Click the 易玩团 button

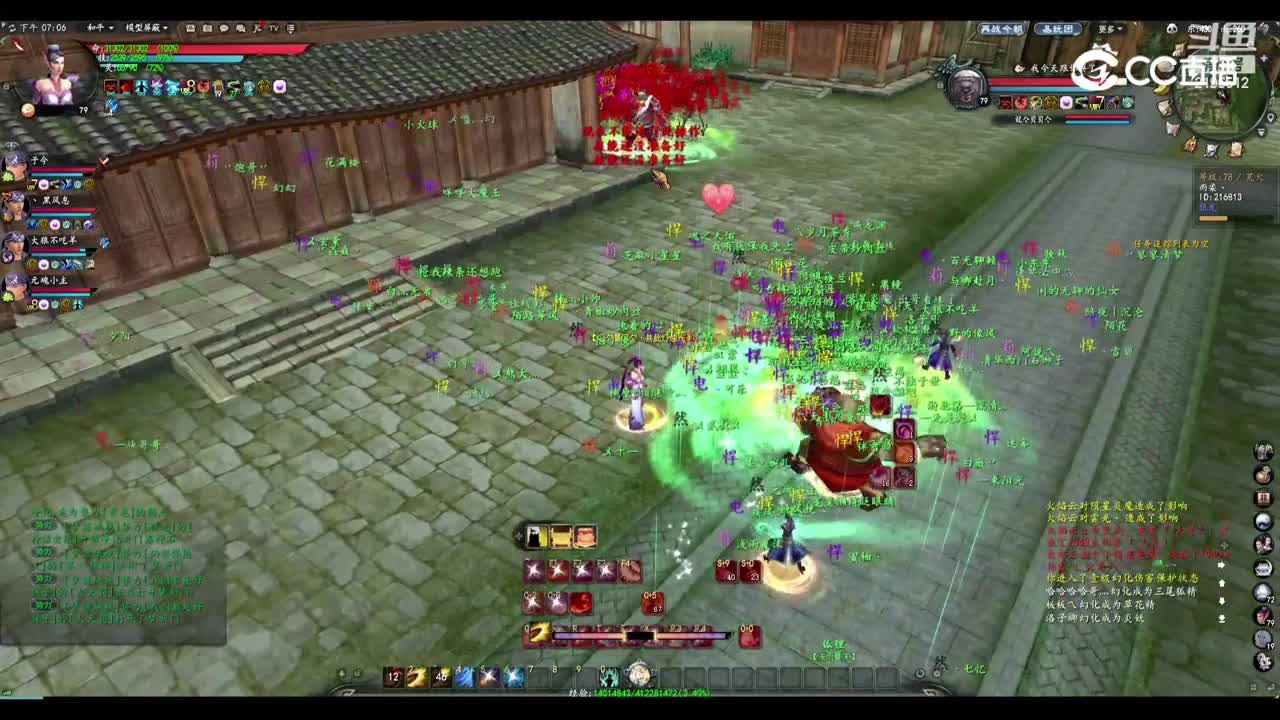(x=1057, y=30)
